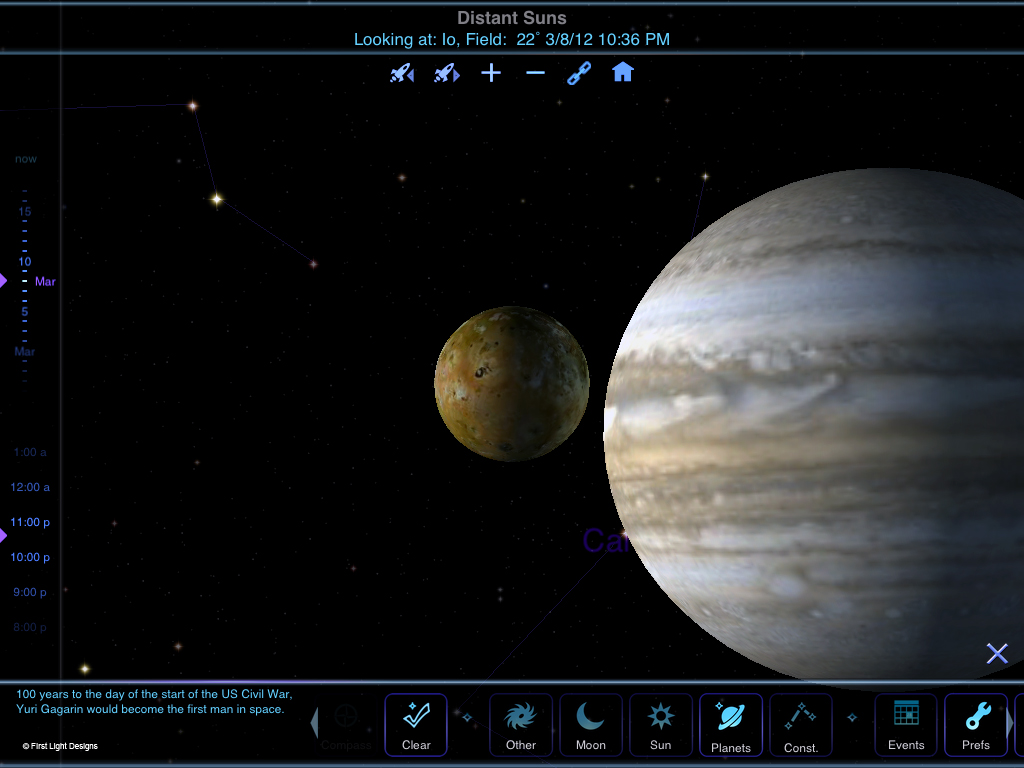
Task: Choose 10:00 p on the time scale
Action: (30, 557)
